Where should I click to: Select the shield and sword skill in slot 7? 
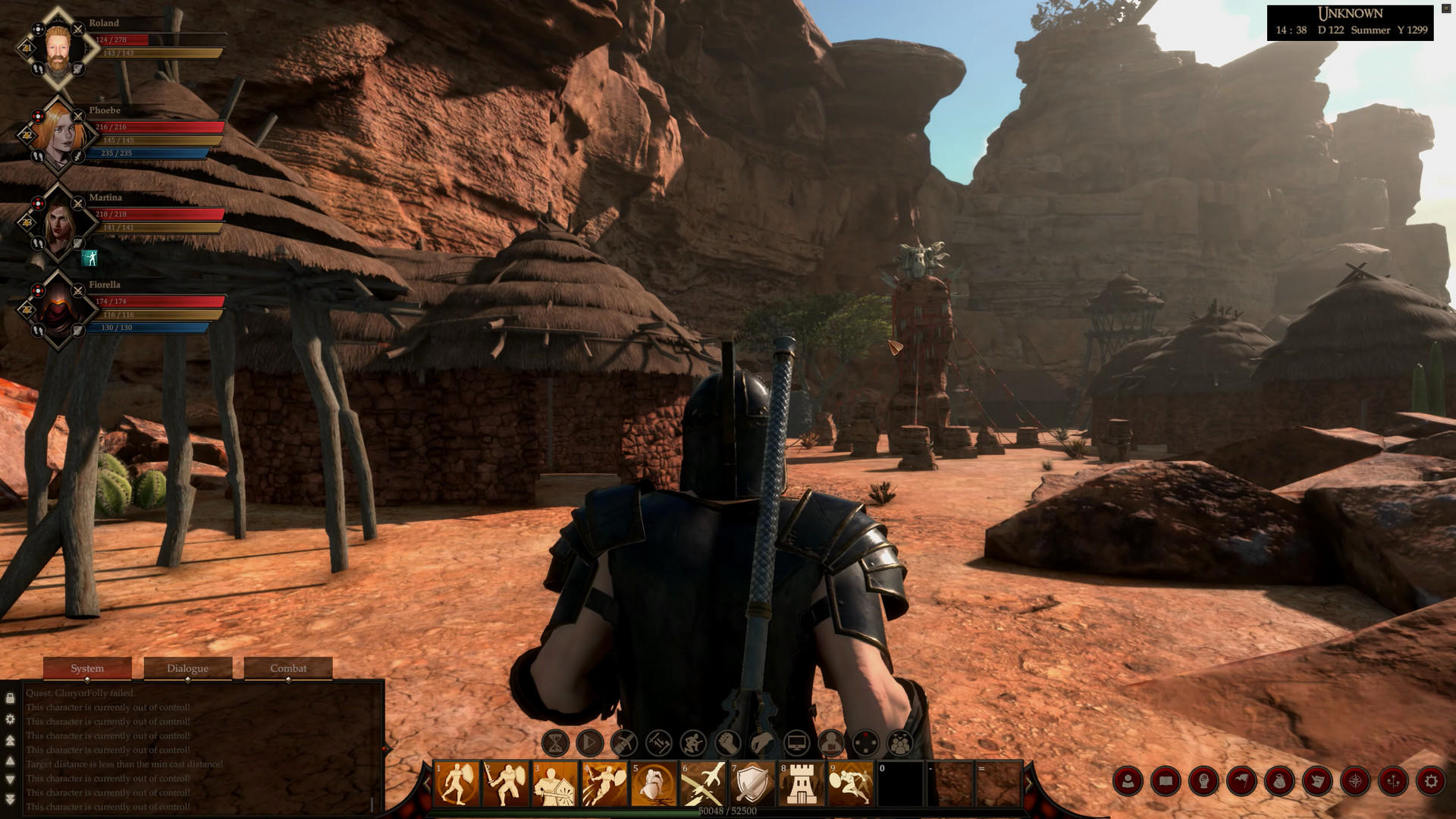click(x=753, y=781)
